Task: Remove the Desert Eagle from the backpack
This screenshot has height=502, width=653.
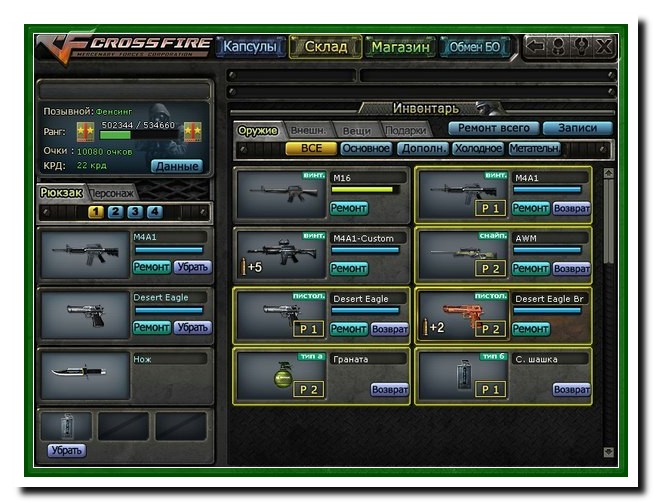Action: tap(192, 327)
